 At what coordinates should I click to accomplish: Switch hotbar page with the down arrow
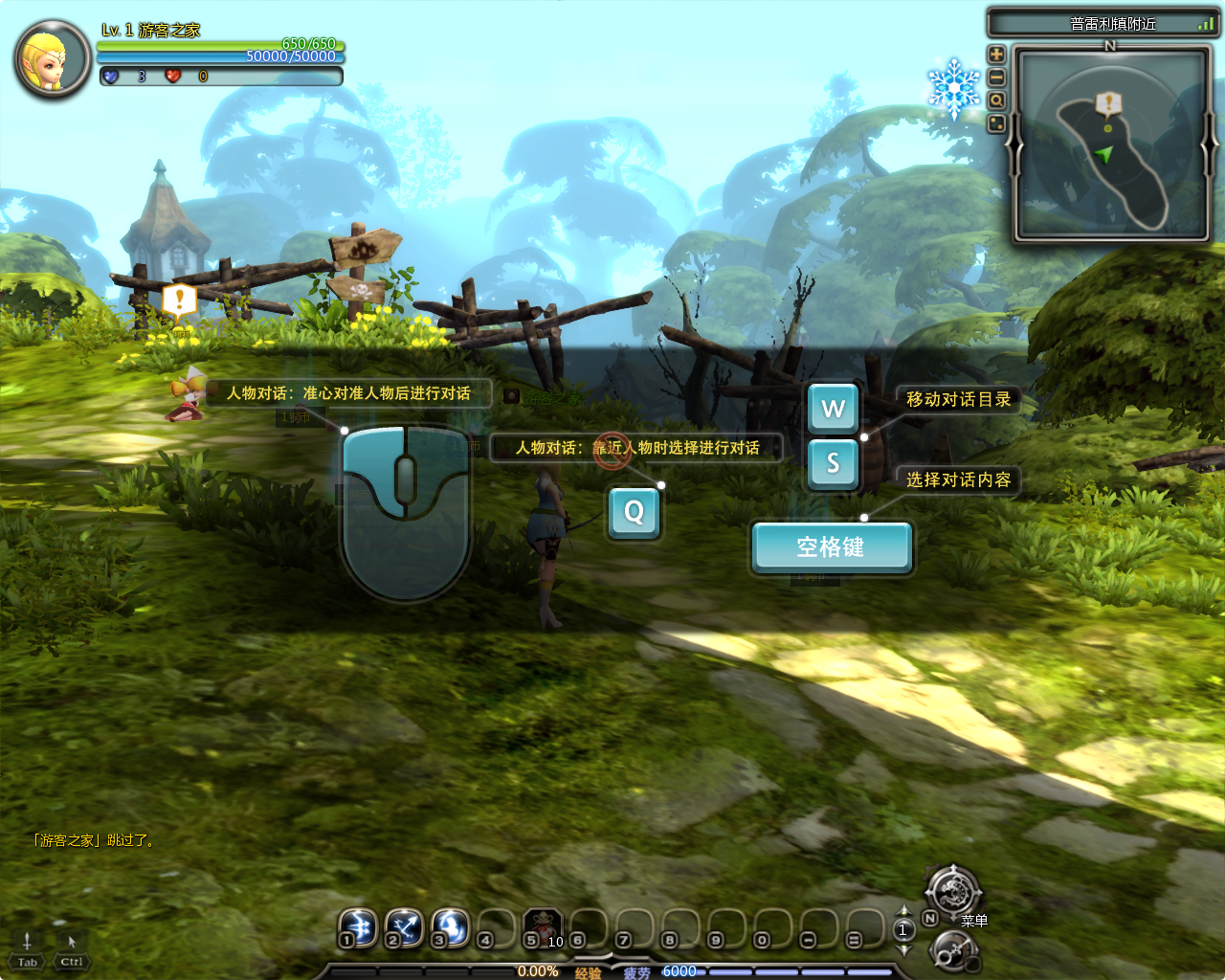(x=903, y=949)
